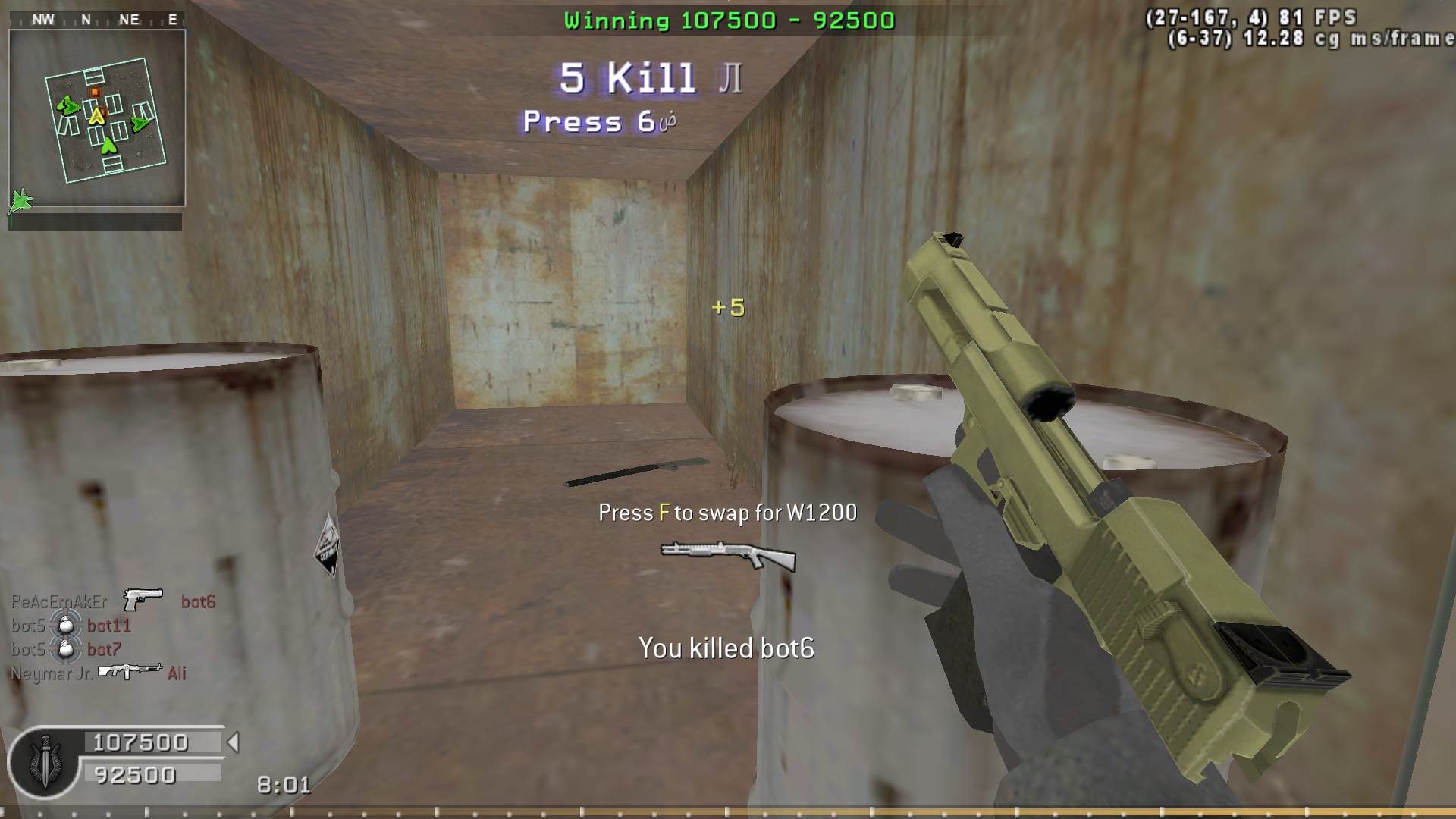Image resolution: width=1456 pixels, height=819 pixels.
Task: Click the PeAcEmAkEr kill feed entry
Action: point(114,601)
